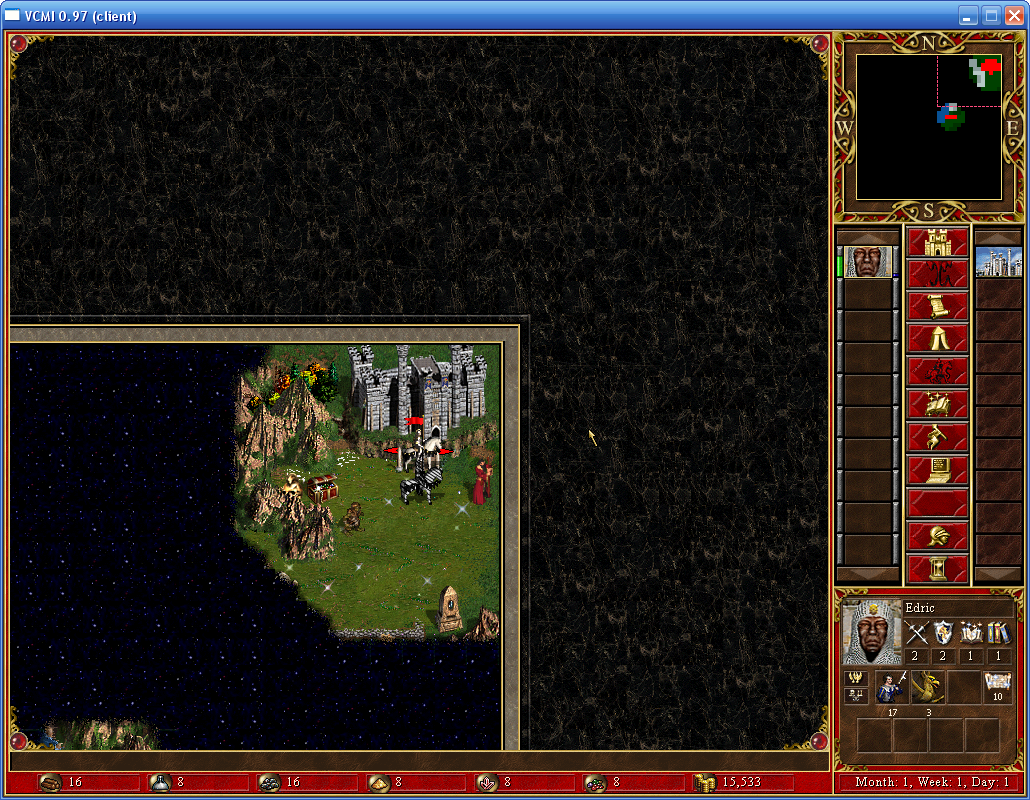The height and width of the screenshot is (800, 1030).
Task: Select Edric's portrait in the hero list
Action: point(867,262)
